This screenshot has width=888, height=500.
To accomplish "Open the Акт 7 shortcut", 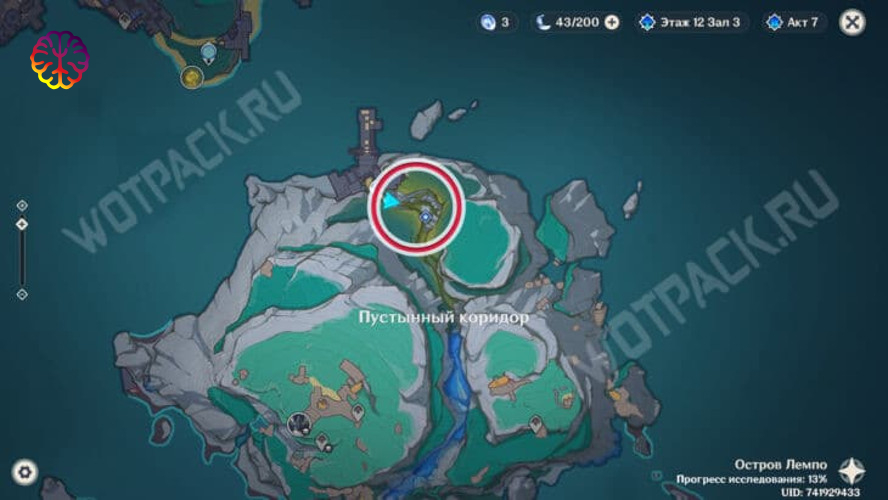I will coord(795,22).
